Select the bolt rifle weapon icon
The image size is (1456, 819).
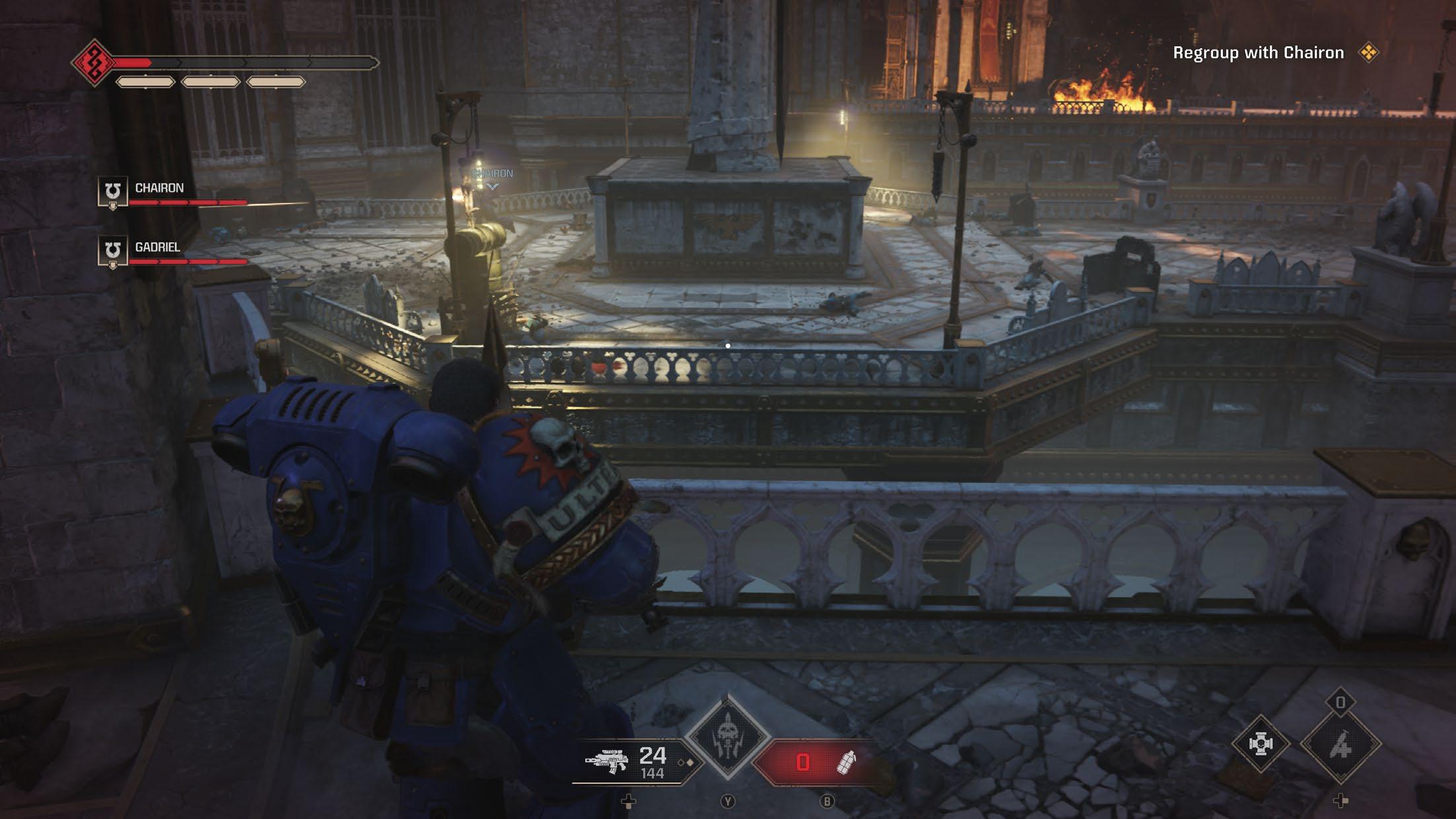(x=606, y=763)
